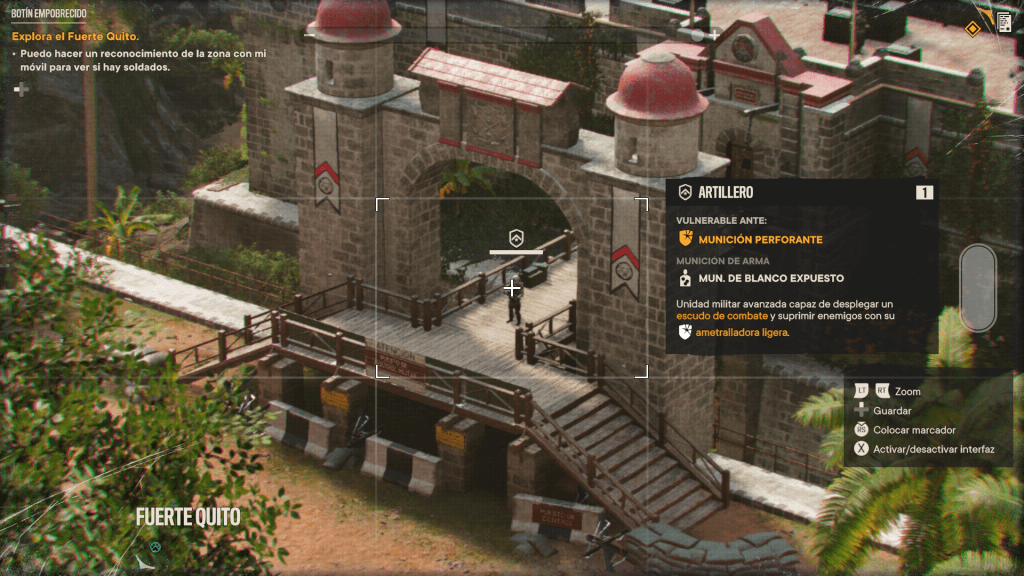Click the orange diamond objective marker
This screenshot has height=576, width=1024.
pos(972,28)
